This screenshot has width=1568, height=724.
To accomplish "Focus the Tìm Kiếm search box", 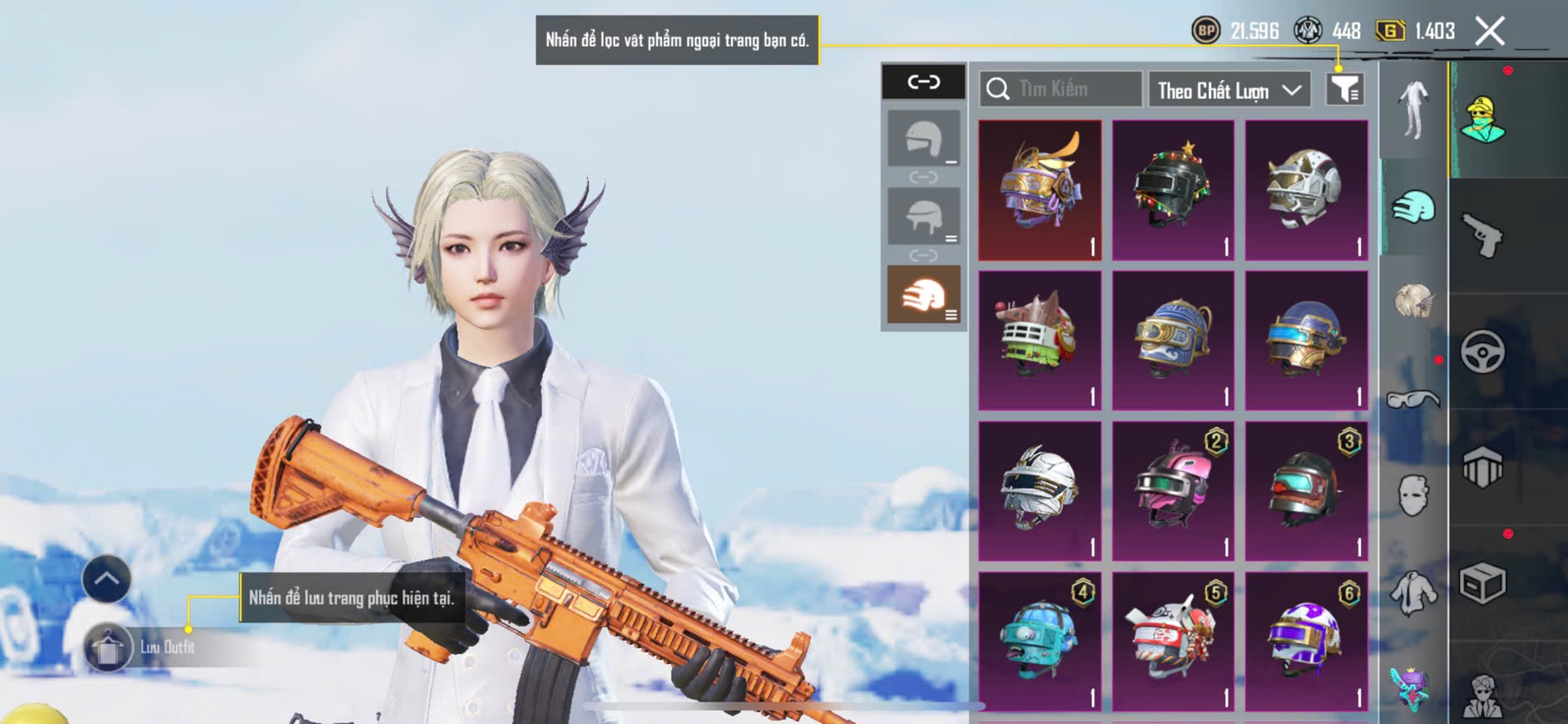I will coord(1061,89).
